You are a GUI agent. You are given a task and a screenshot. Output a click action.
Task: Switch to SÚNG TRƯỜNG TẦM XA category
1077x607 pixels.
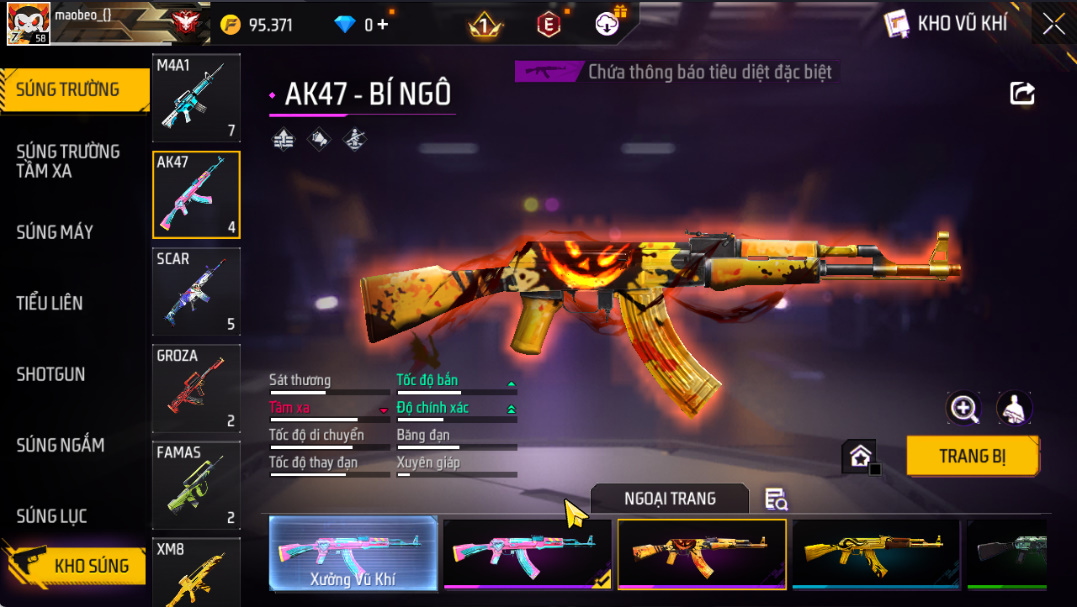68,161
